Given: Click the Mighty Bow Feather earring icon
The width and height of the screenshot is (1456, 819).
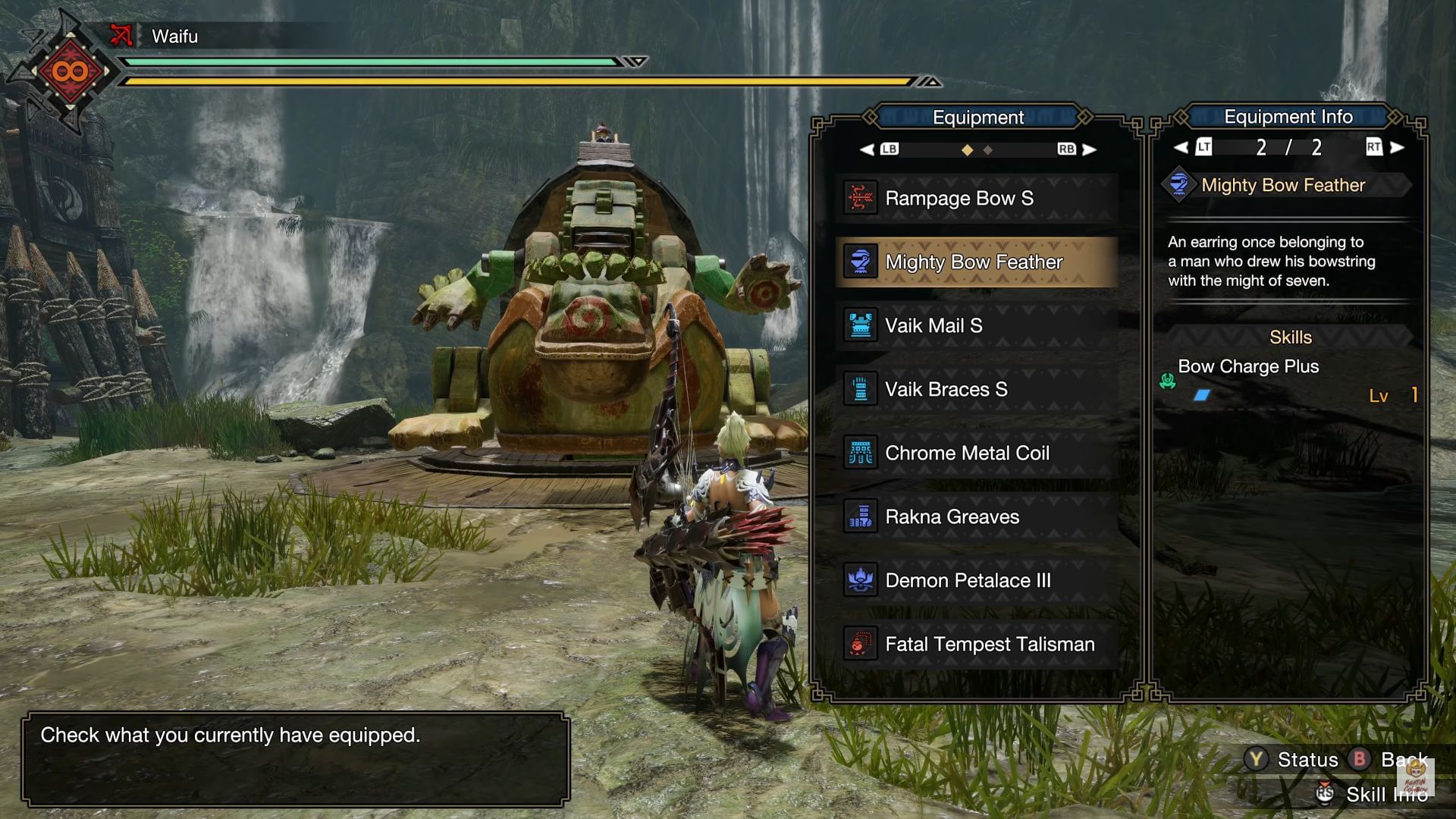Looking at the screenshot, I should (859, 262).
